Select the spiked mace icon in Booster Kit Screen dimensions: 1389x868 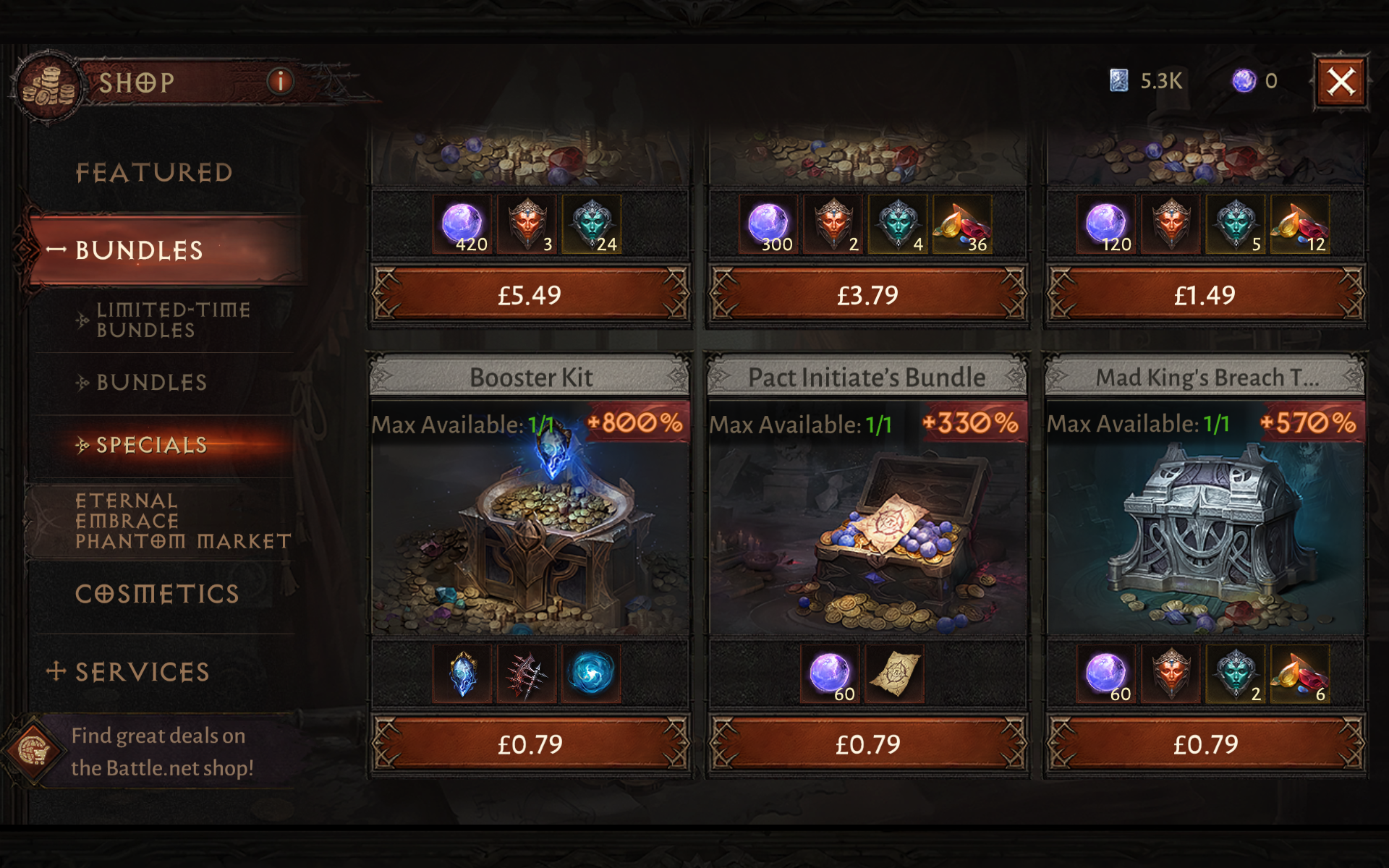tap(527, 673)
